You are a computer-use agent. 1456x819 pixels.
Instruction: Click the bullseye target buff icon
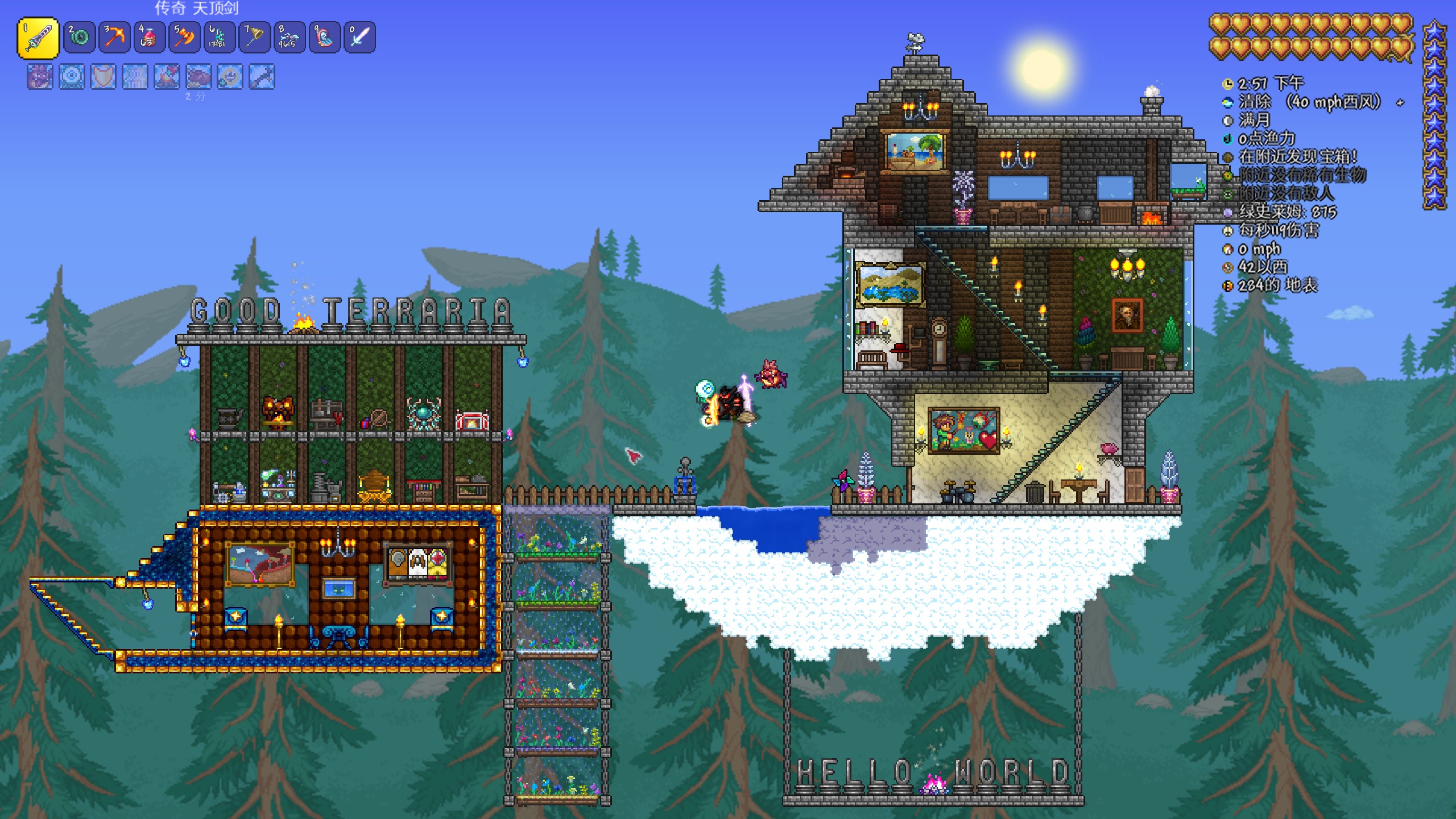[72, 77]
